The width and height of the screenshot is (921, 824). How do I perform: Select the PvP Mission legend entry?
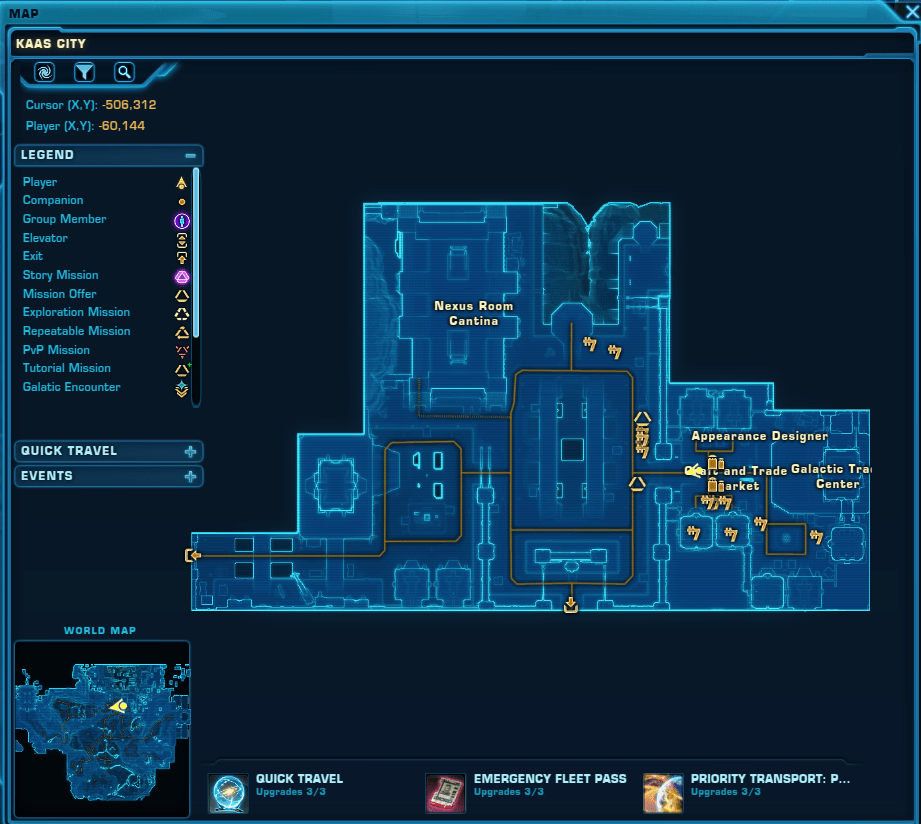pyautogui.click(x=56, y=350)
